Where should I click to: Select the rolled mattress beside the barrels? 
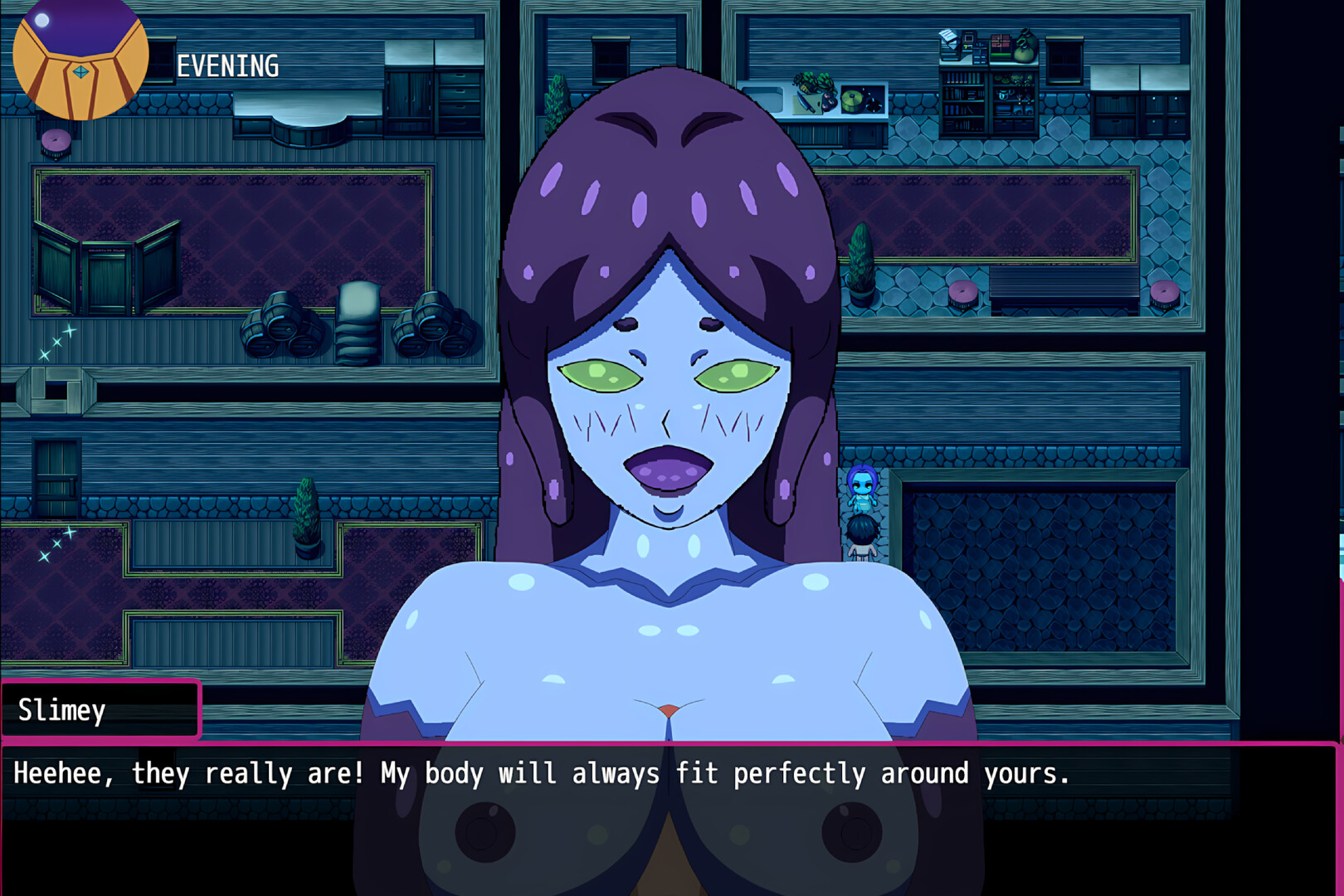click(357, 324)
